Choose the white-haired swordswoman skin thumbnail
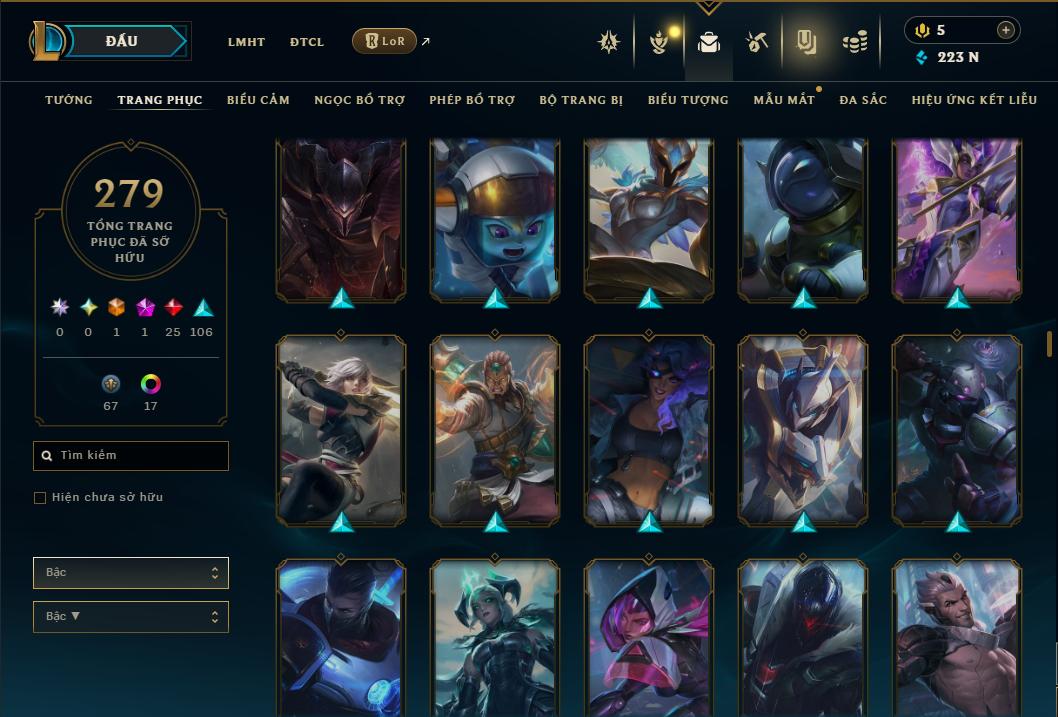 (x=341, y=428)
